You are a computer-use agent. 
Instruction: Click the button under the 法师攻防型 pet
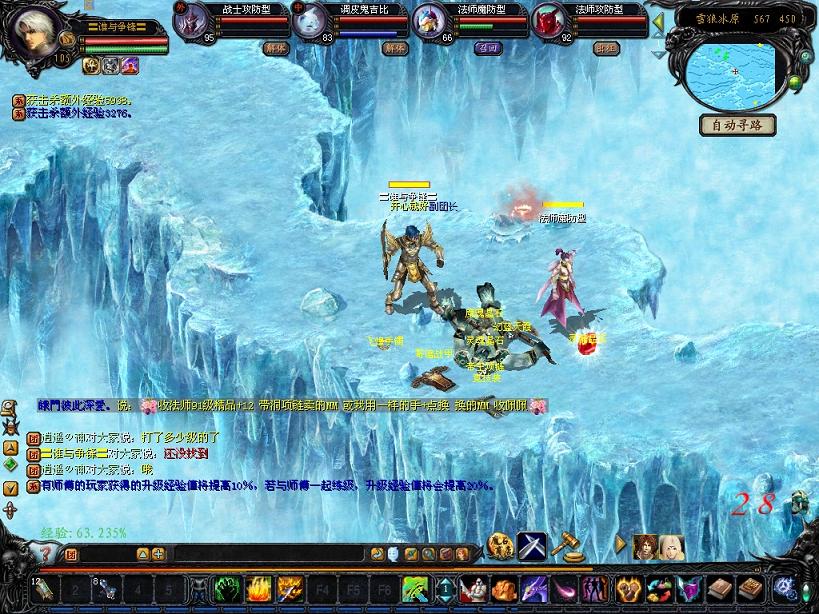point(605,47)
